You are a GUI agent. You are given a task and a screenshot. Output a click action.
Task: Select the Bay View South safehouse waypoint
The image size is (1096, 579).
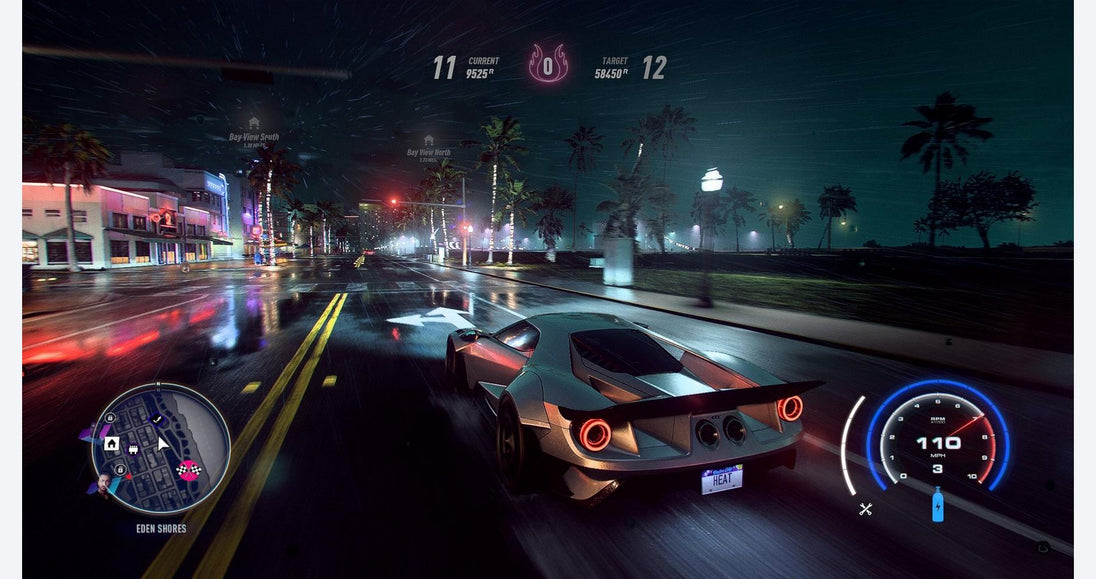(x=254, y=124)
